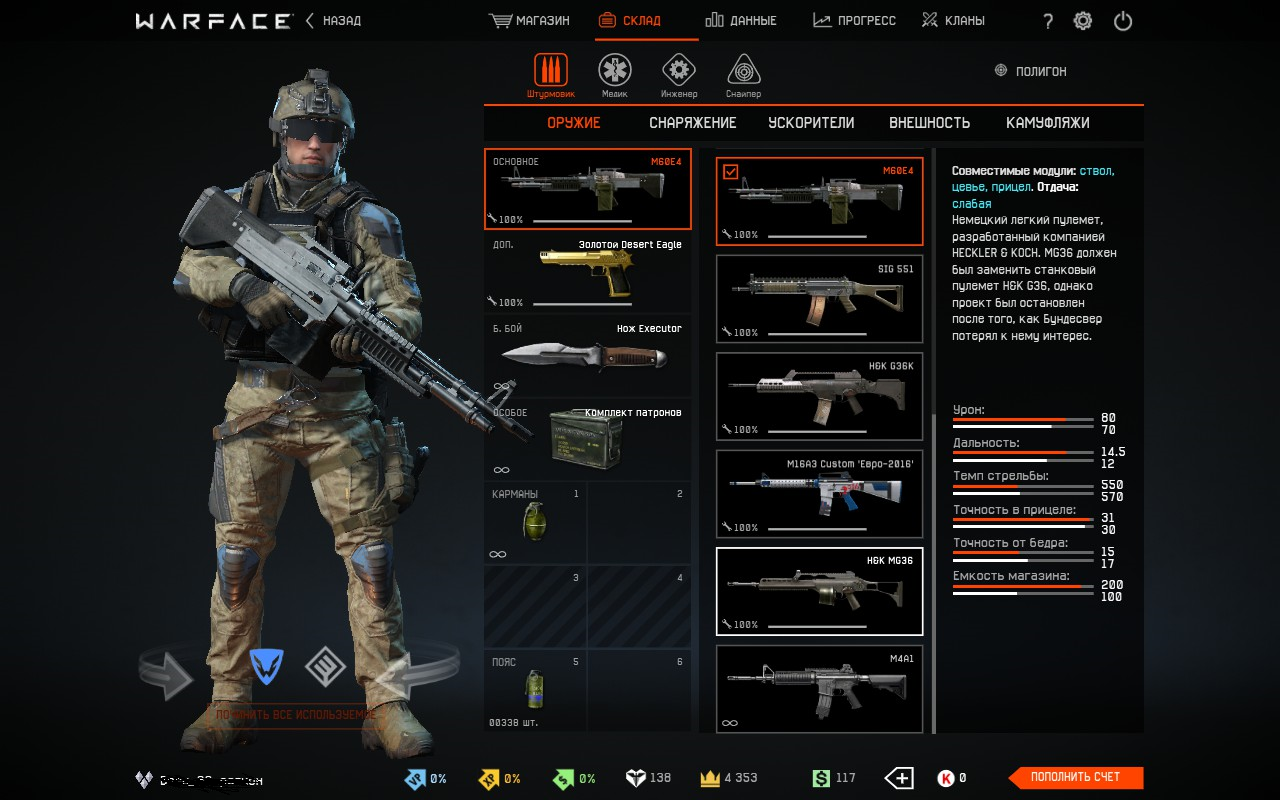1280x800 pixels.
Task: Click the Пополнить счет button
Action: 1075,777
